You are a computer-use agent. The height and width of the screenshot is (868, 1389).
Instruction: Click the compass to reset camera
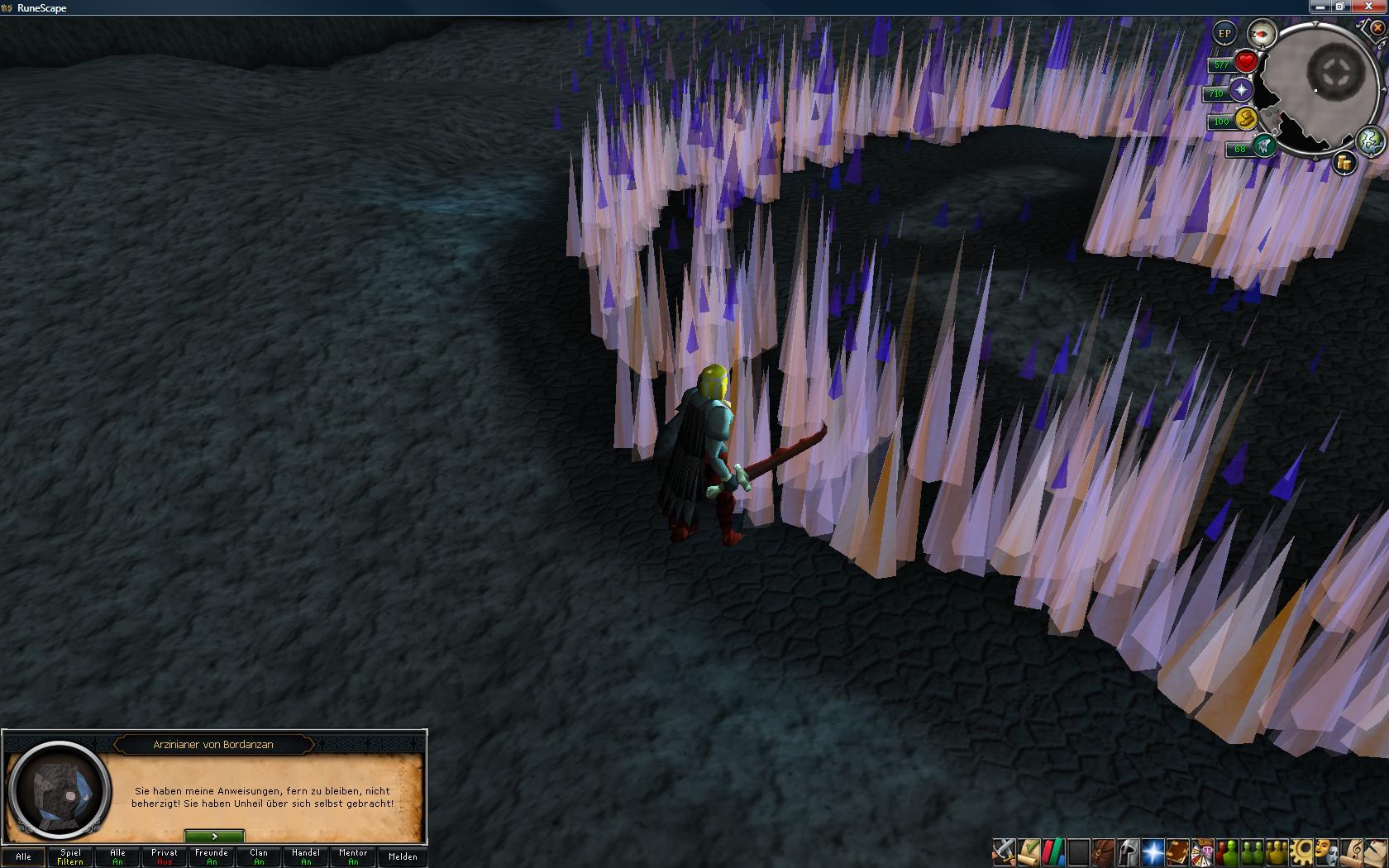click(x=1262, y=34)
